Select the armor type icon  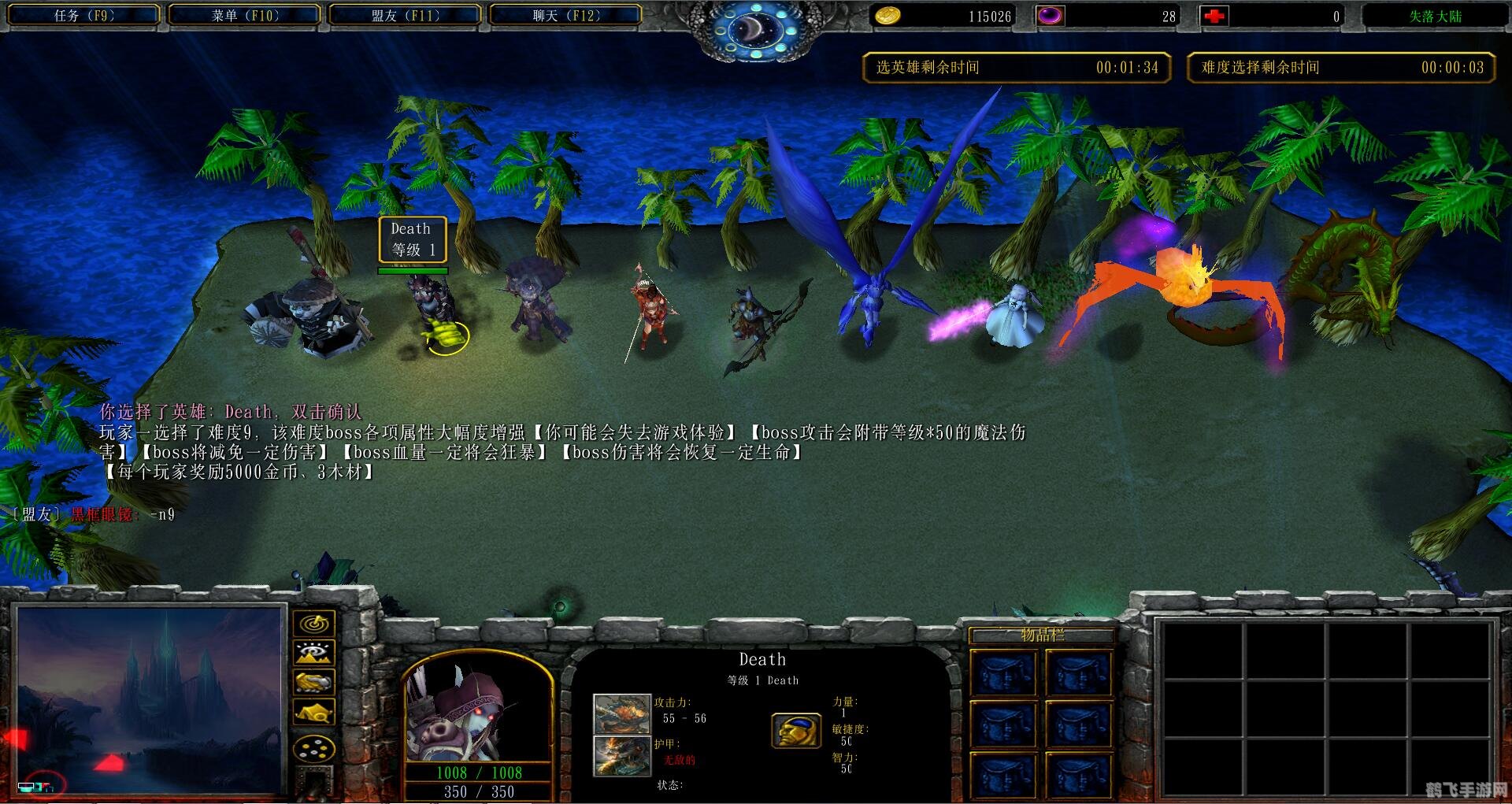(x=622, y=754)
